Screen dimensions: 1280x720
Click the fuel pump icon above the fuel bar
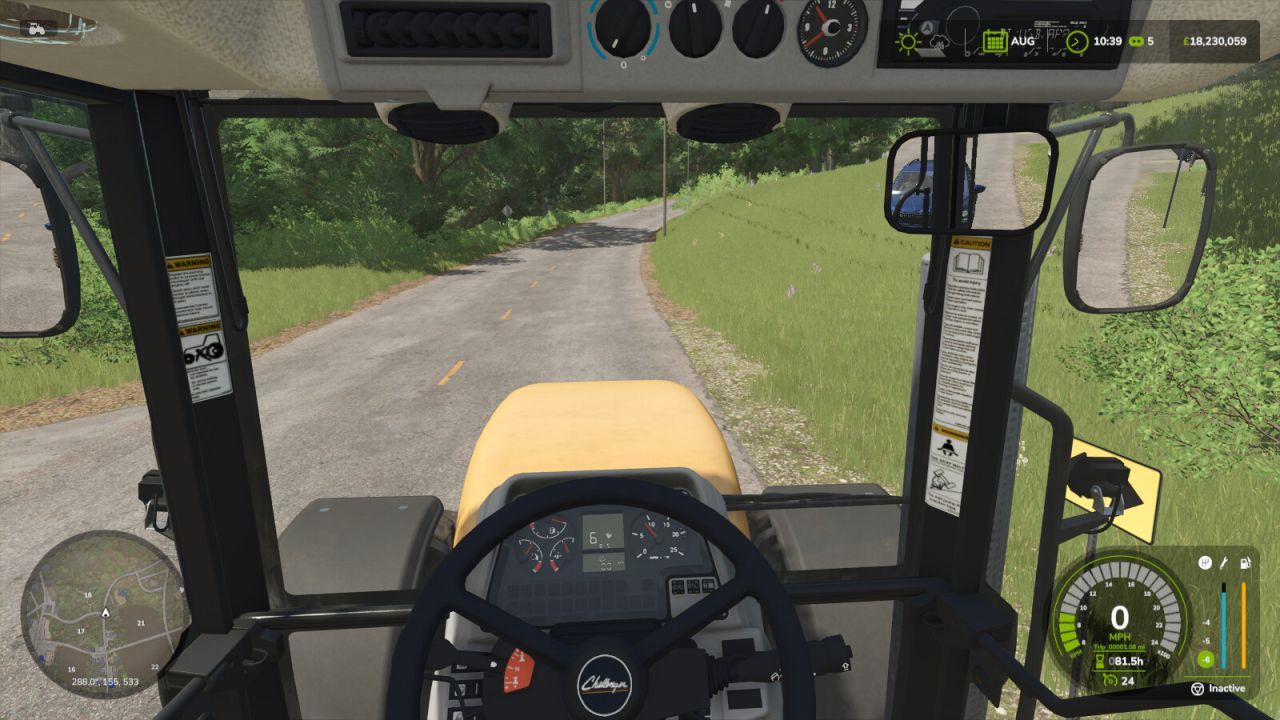(1244, 563)
